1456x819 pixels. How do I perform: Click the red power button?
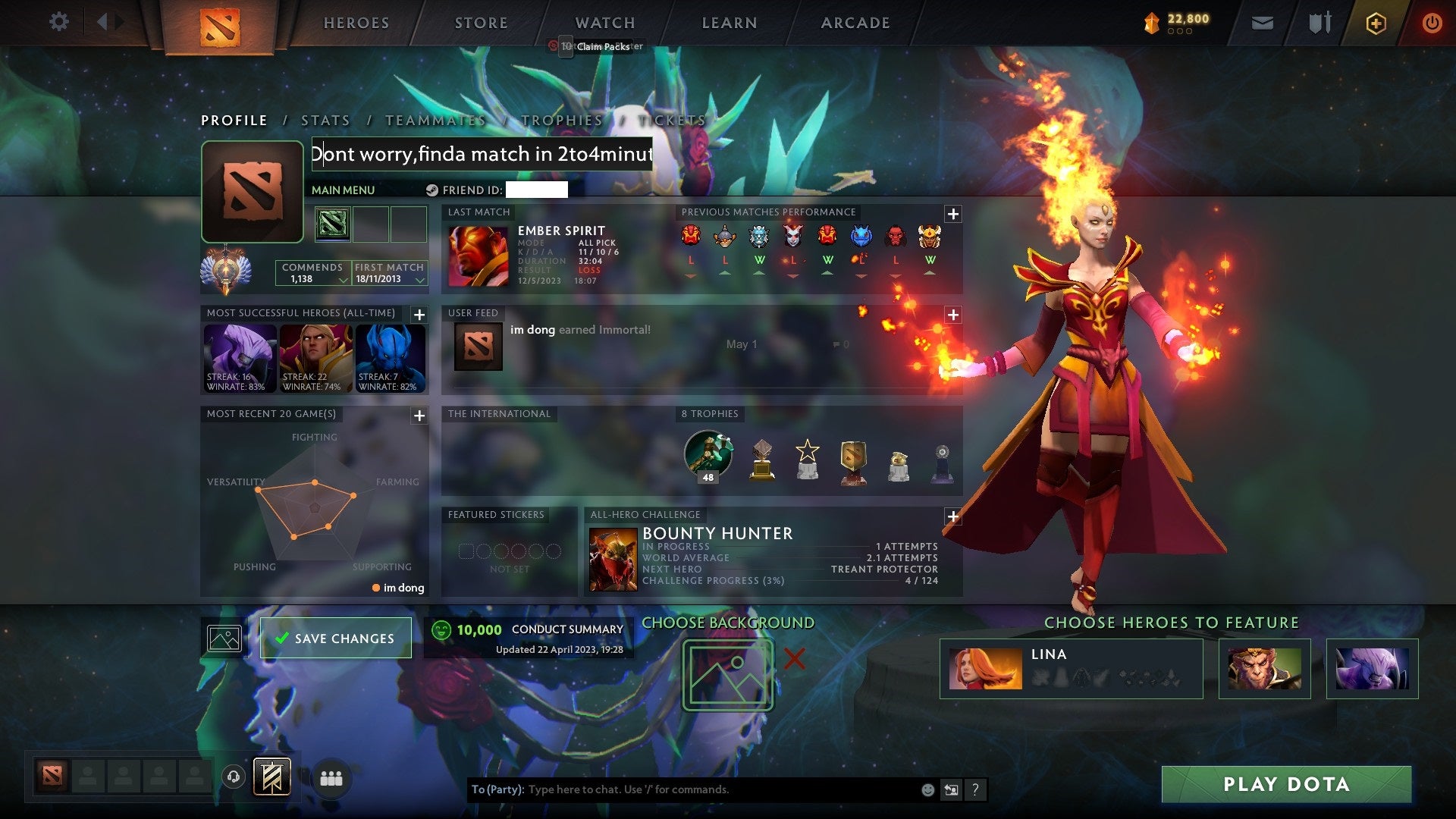point(1432,23)
